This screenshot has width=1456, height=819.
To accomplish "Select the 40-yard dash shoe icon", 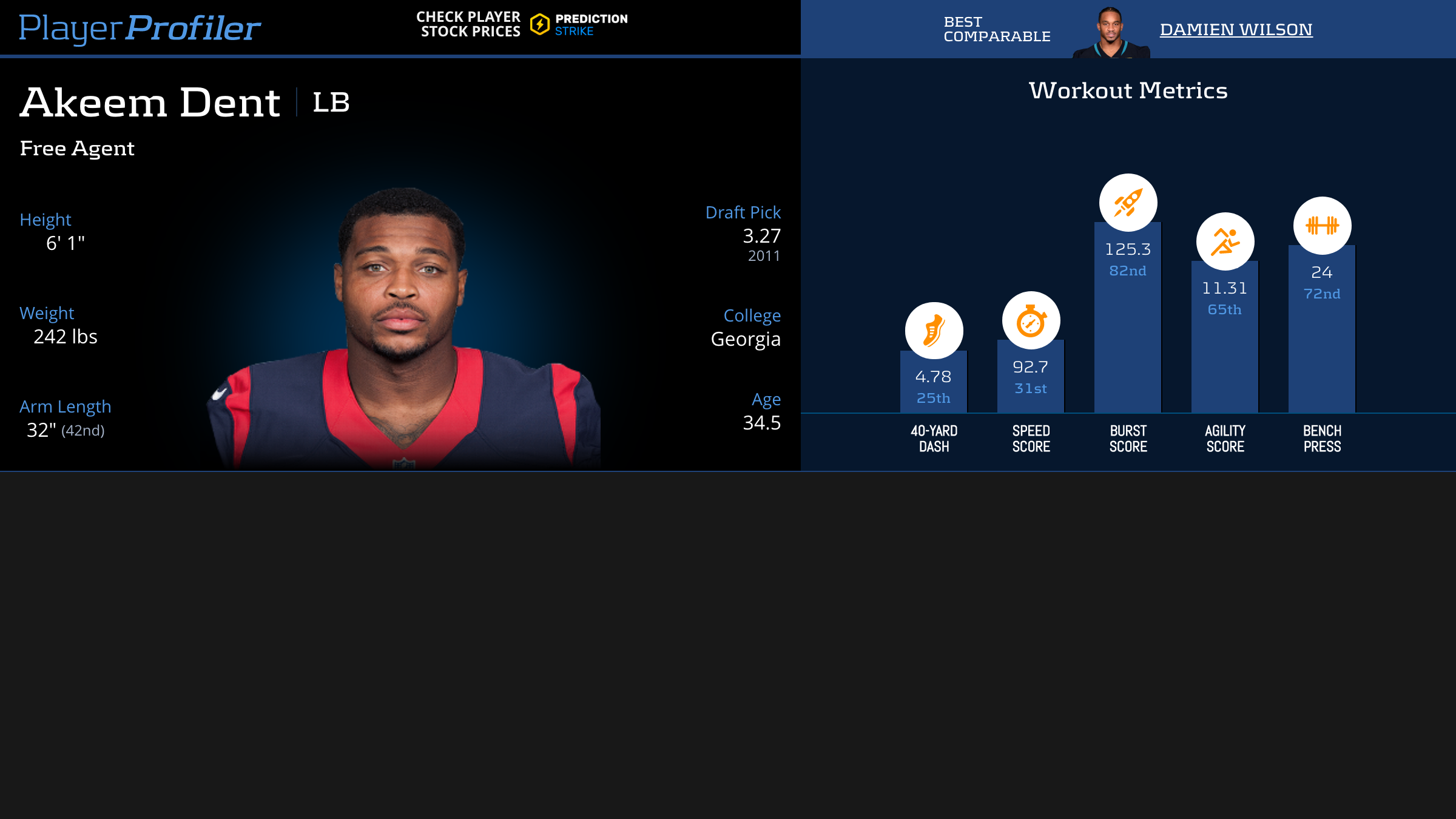I will point(934,331).
